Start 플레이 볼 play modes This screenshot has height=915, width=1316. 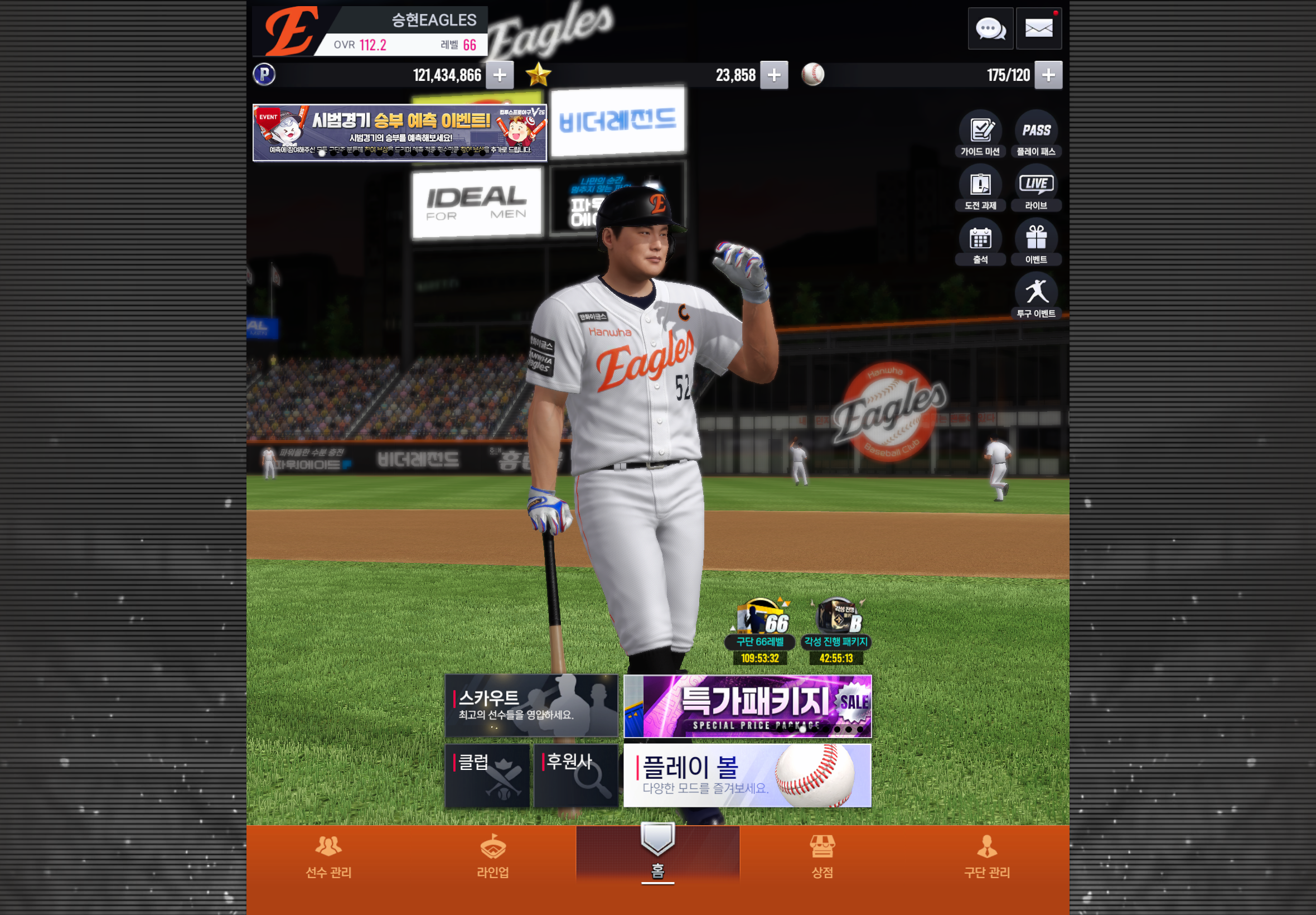[x=747, y=775]
